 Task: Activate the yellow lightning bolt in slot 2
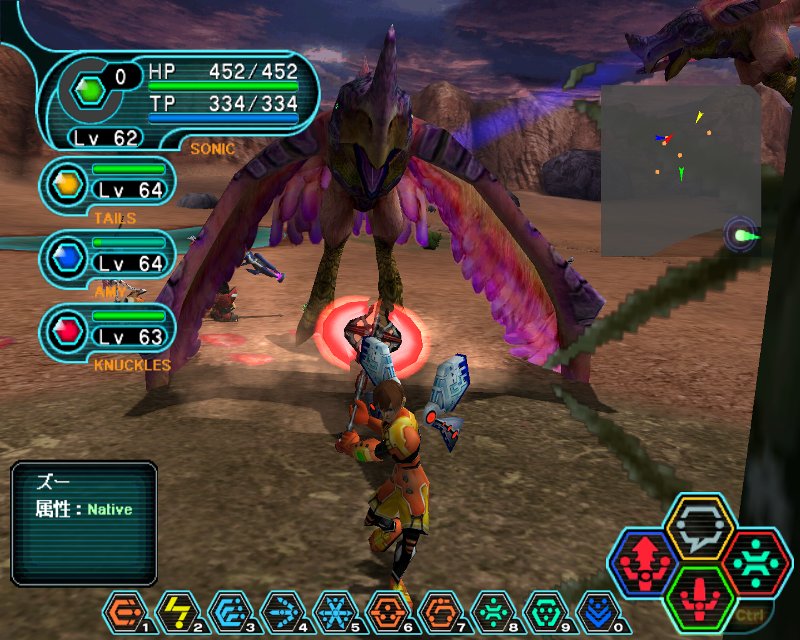point(176,609)
